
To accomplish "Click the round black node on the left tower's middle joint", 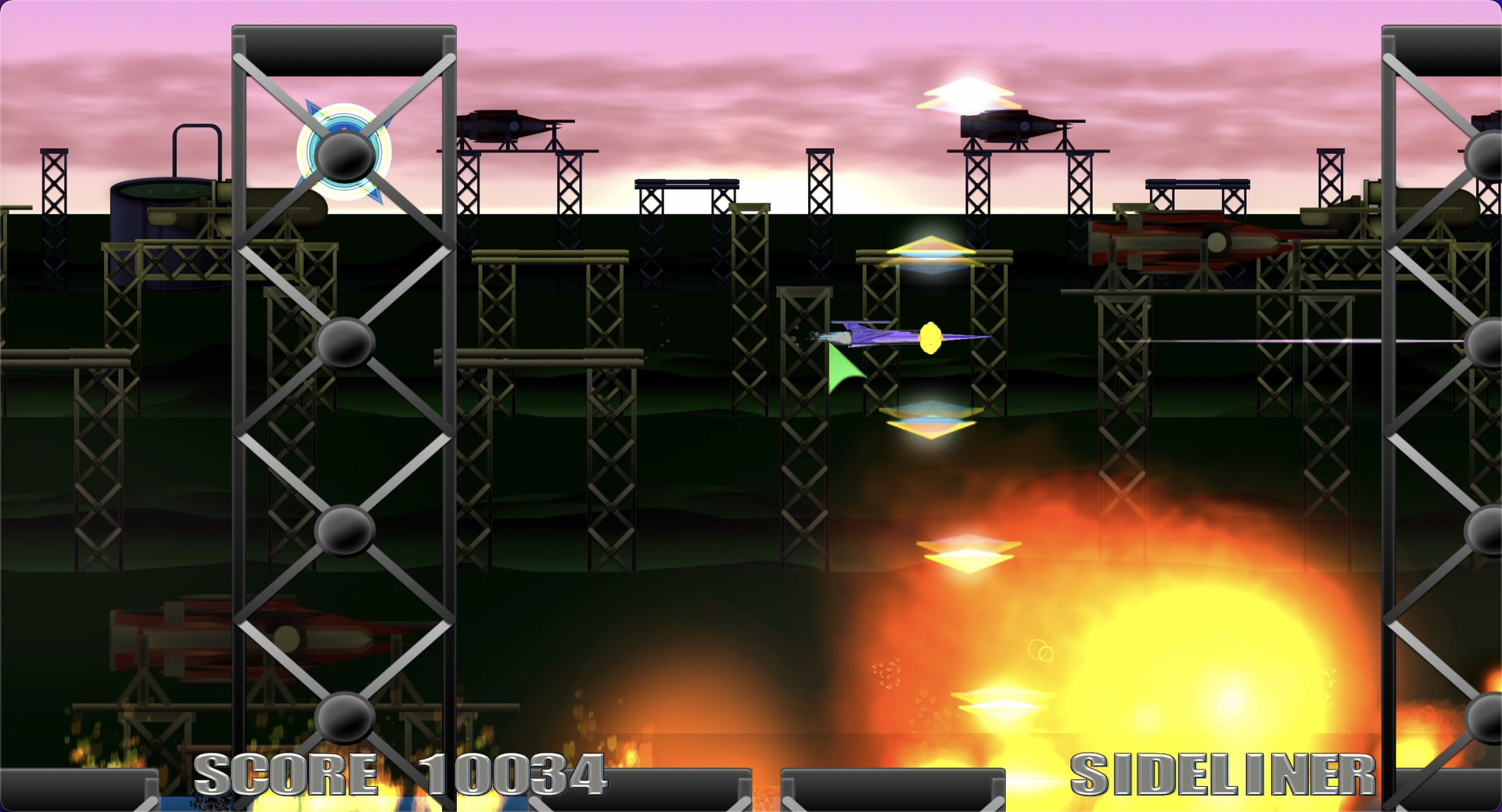I will click(x=343, y=343).
